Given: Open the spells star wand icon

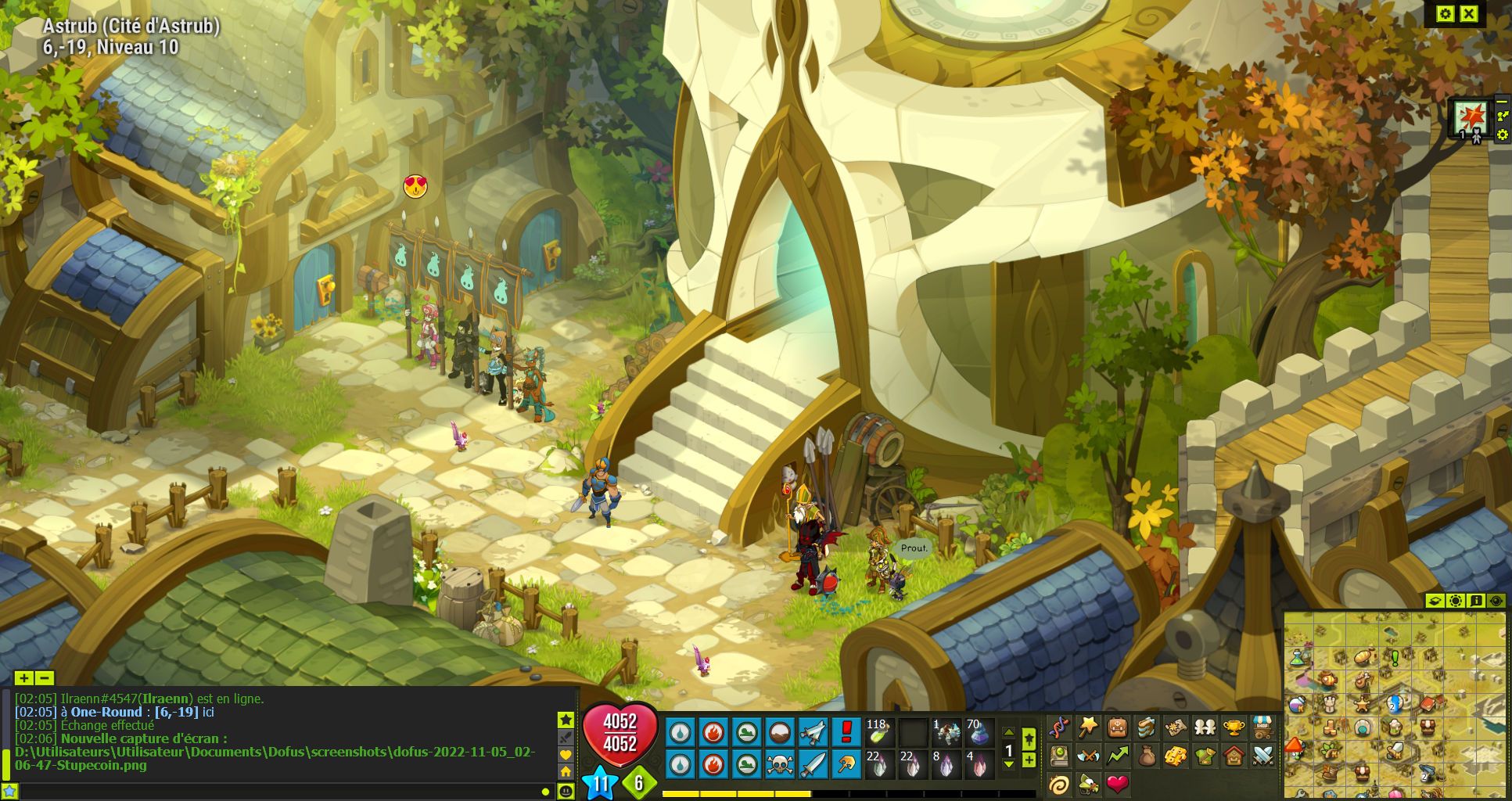Looking at the screenshot, I should (x=1088, y=728).
